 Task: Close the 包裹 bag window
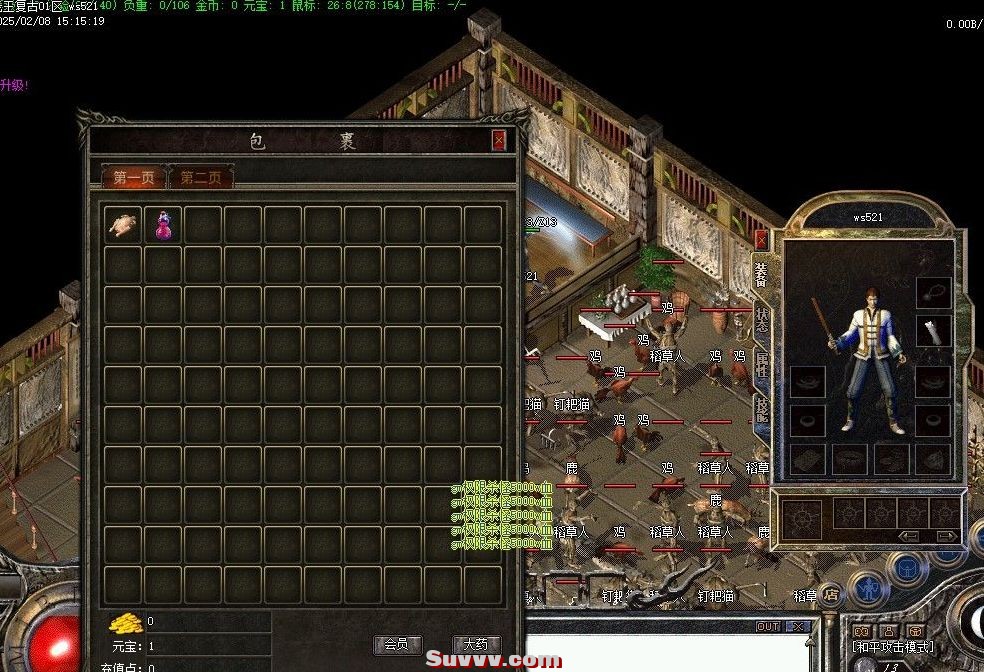tap(499, 140)
